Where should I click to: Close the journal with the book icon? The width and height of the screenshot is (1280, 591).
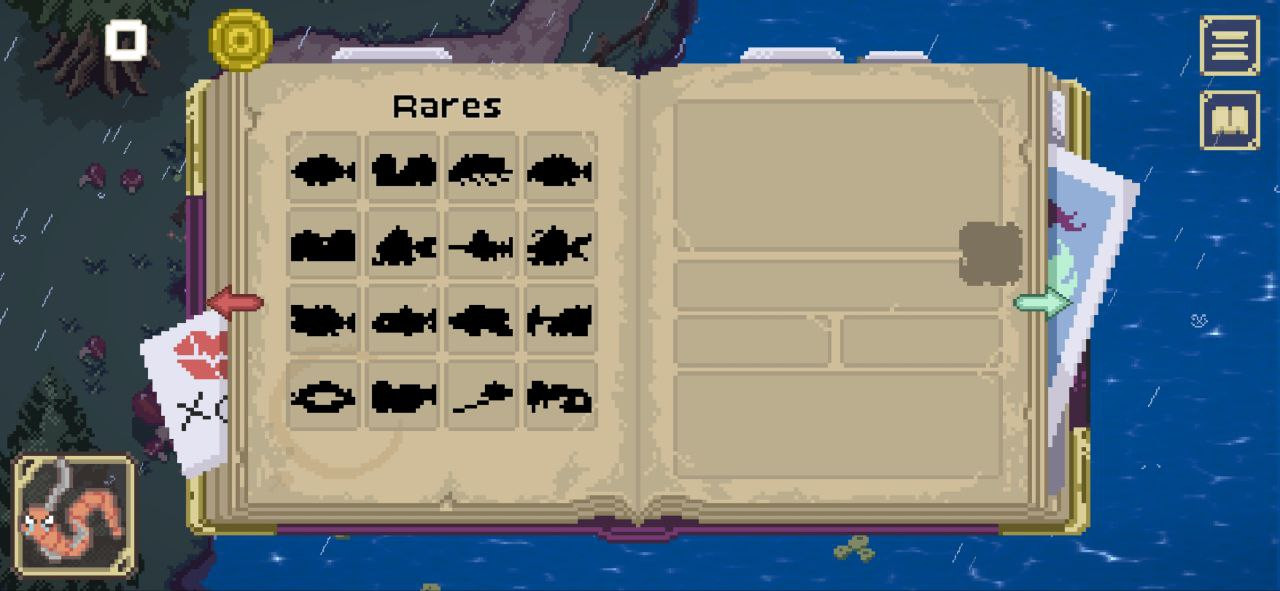[x=1229, y=120]
